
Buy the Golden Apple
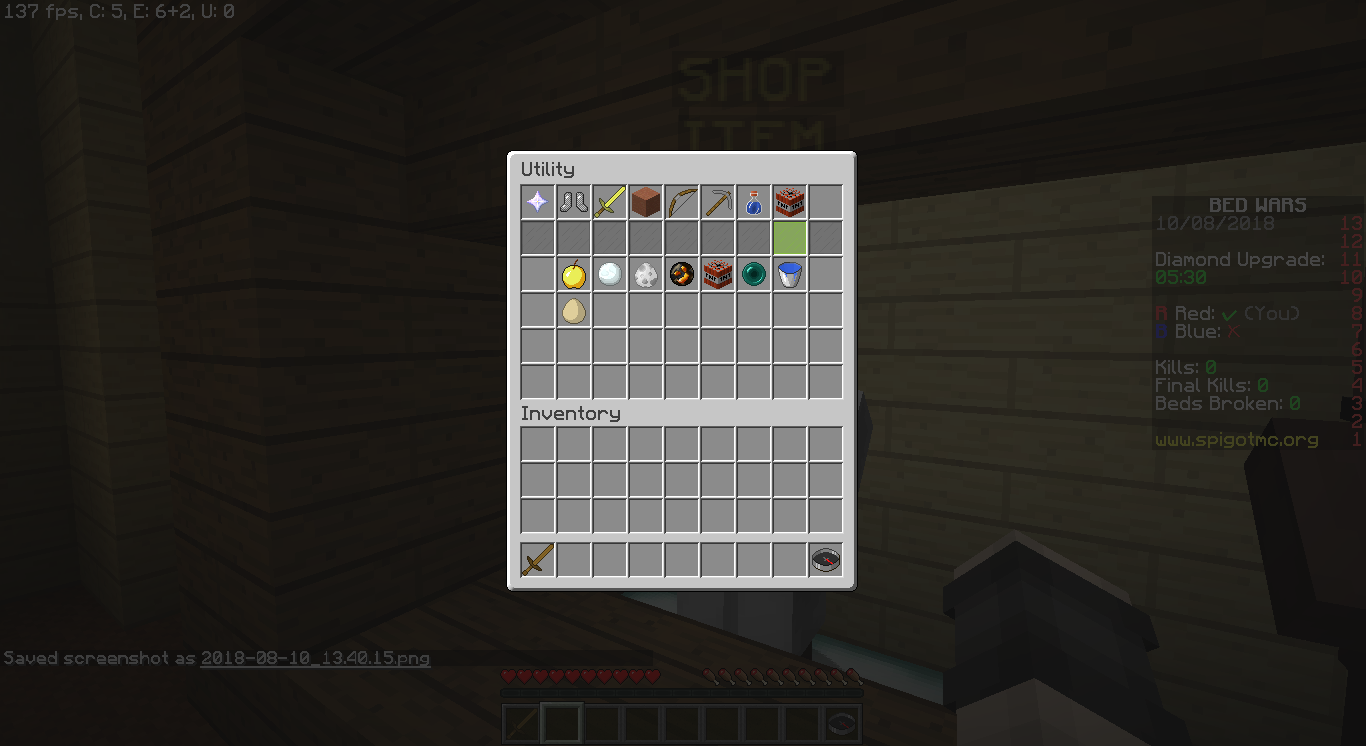tap(572, 274)
